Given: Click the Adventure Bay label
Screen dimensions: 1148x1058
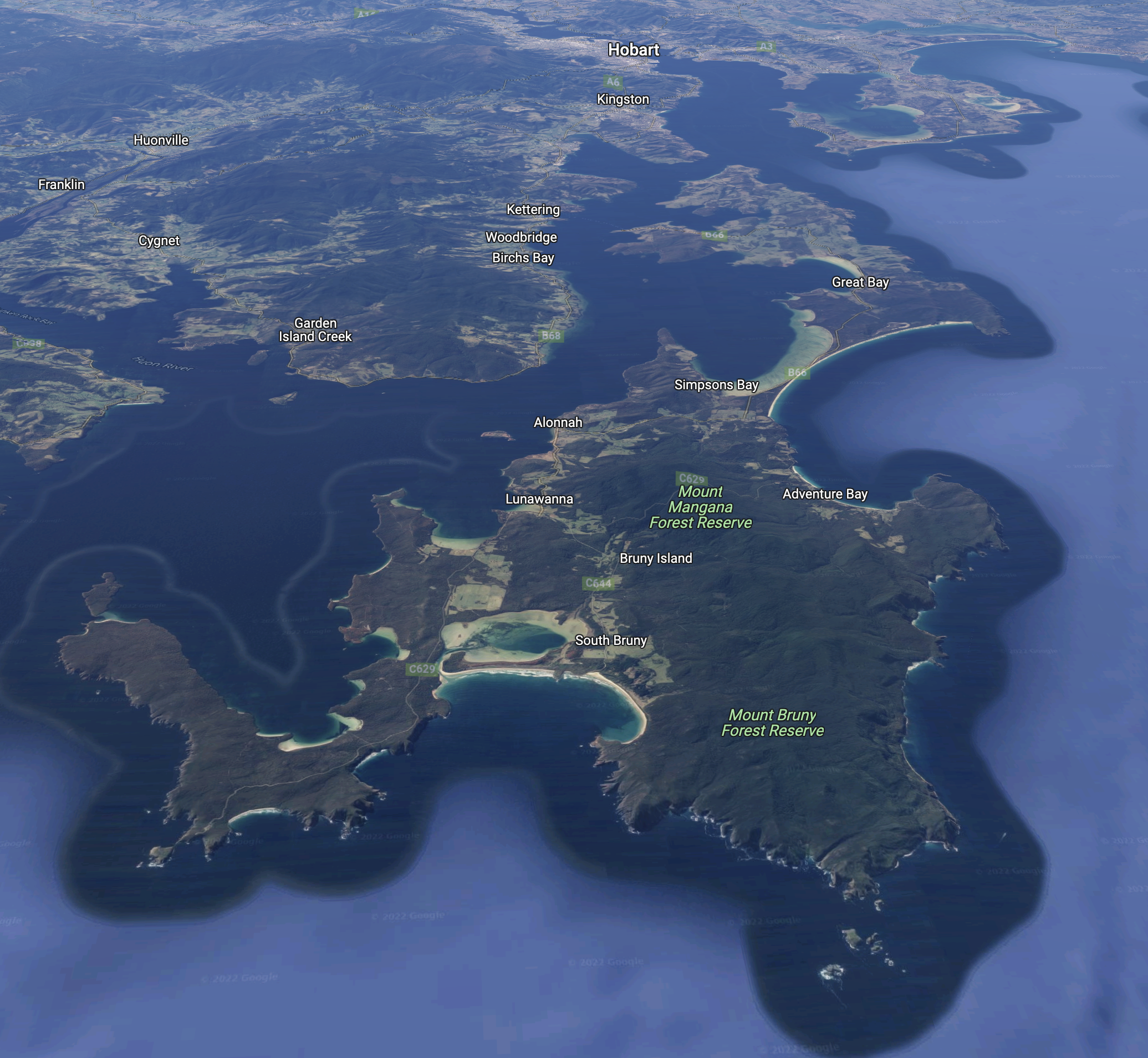Looking at the screenshot, I should point(824,494).
